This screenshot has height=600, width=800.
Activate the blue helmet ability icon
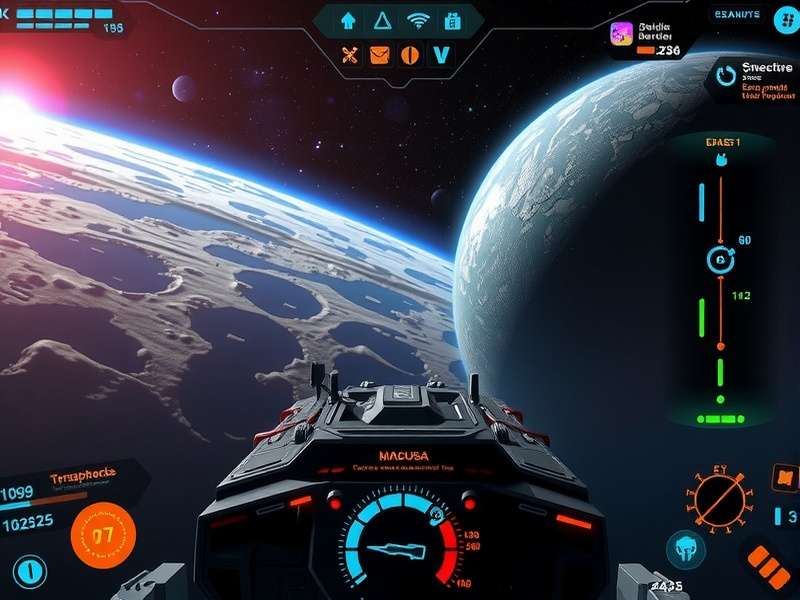point(685,548)
